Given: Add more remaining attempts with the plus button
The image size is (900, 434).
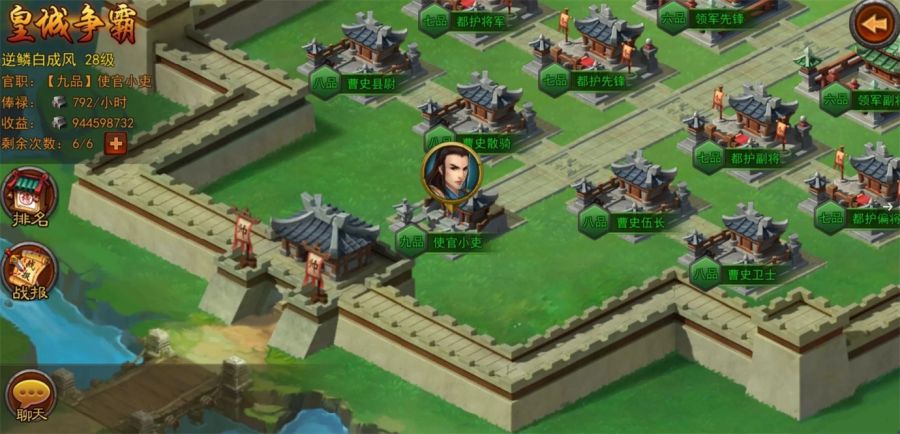Looking at the screenshot, I should pyautogui.click(x=116, y=144).
